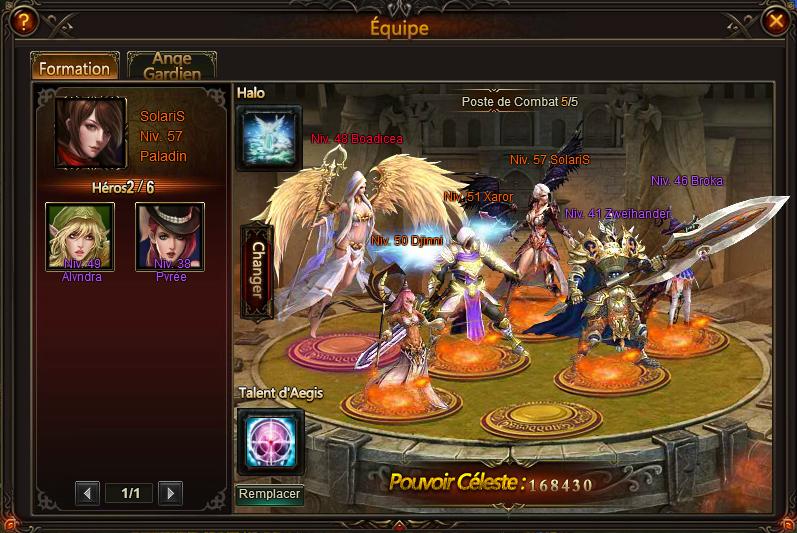The width and height of the screenshot is (797, 533).
Task: Choose hero Pyree's portrait
Action: (170, 236)
